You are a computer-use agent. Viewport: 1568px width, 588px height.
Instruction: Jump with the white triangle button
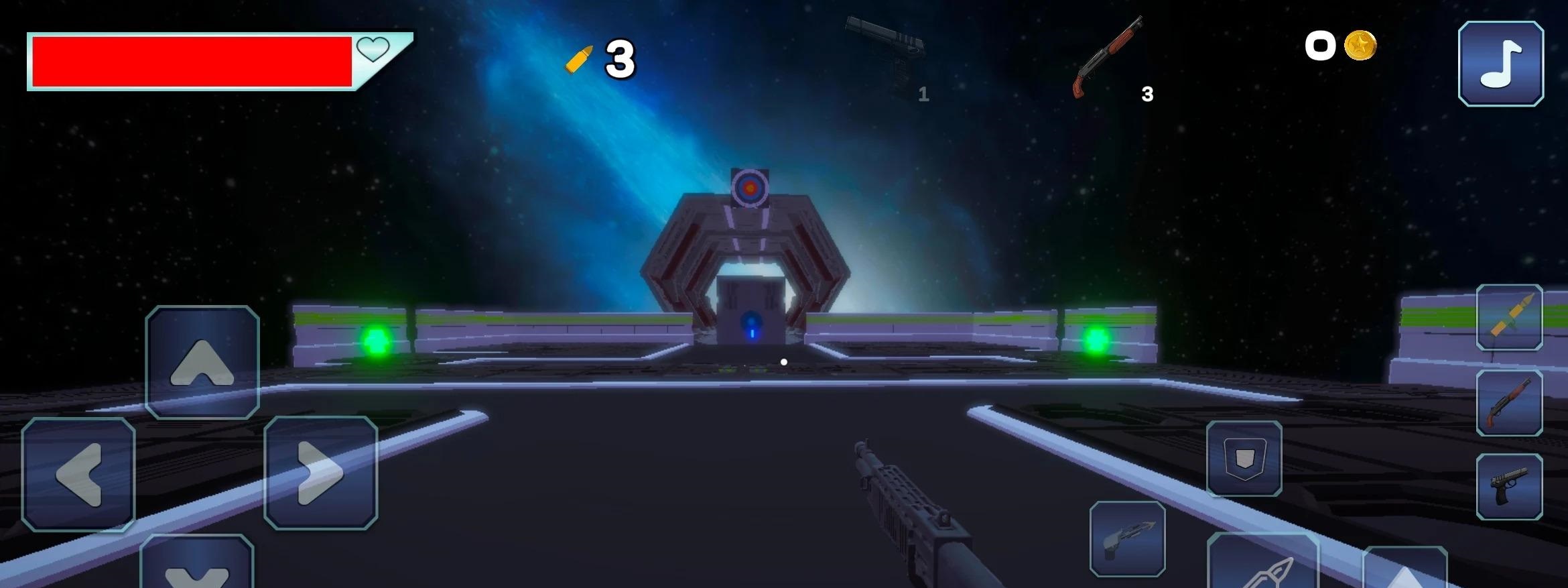tap(1404, 569)
